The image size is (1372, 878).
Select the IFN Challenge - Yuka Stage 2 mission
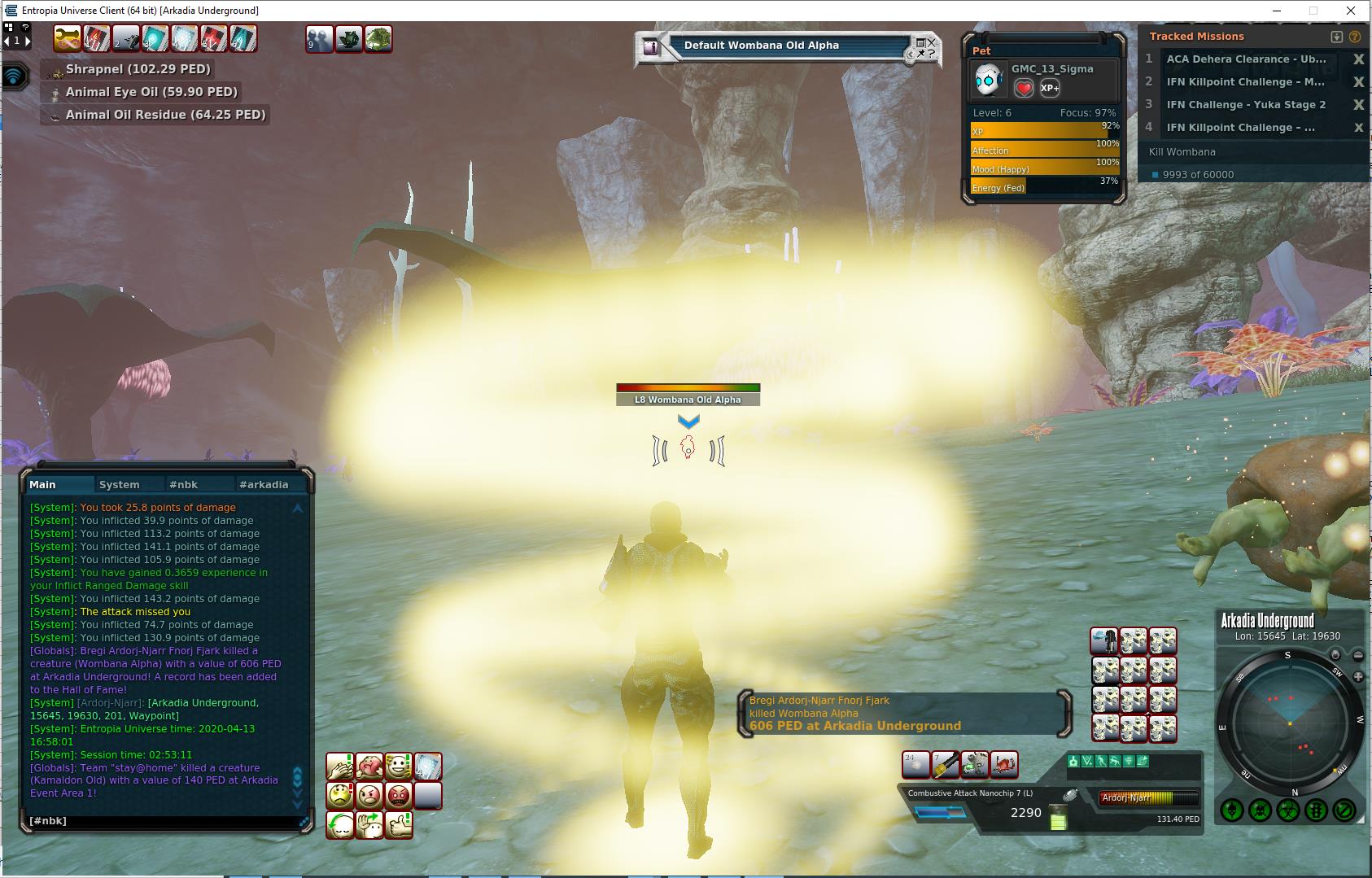pyautogui.click(x=1245, y=105)
